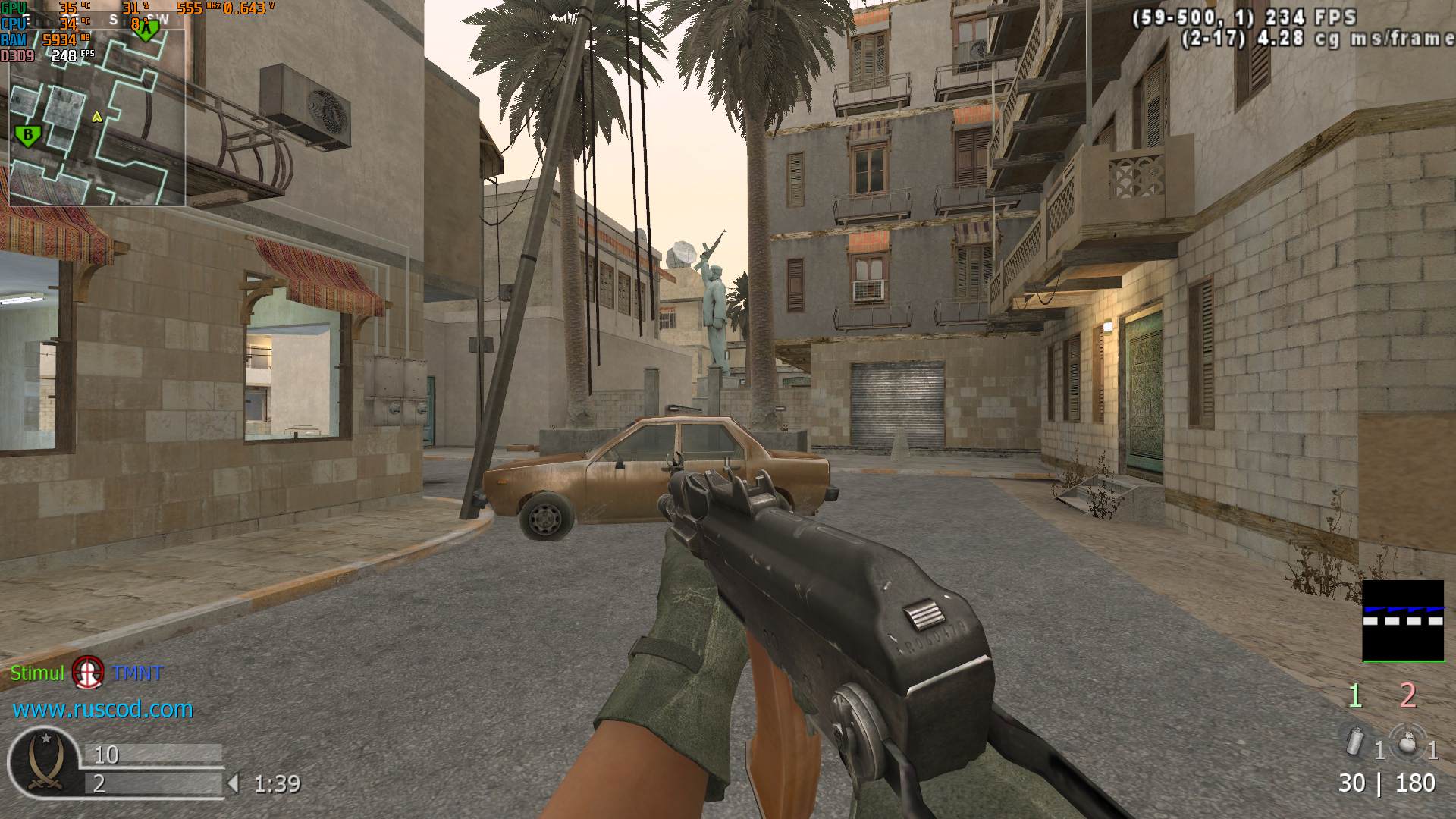Click the black lagometer graph
This screenshot has height=819, width=1456.
point(1403,620)
